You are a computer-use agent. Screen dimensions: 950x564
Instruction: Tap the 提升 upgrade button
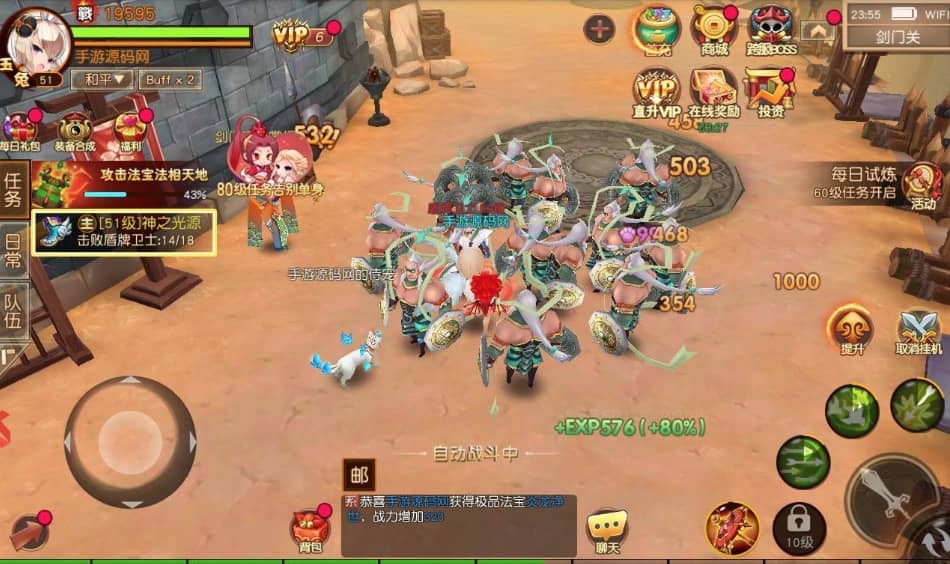(851, 330)
